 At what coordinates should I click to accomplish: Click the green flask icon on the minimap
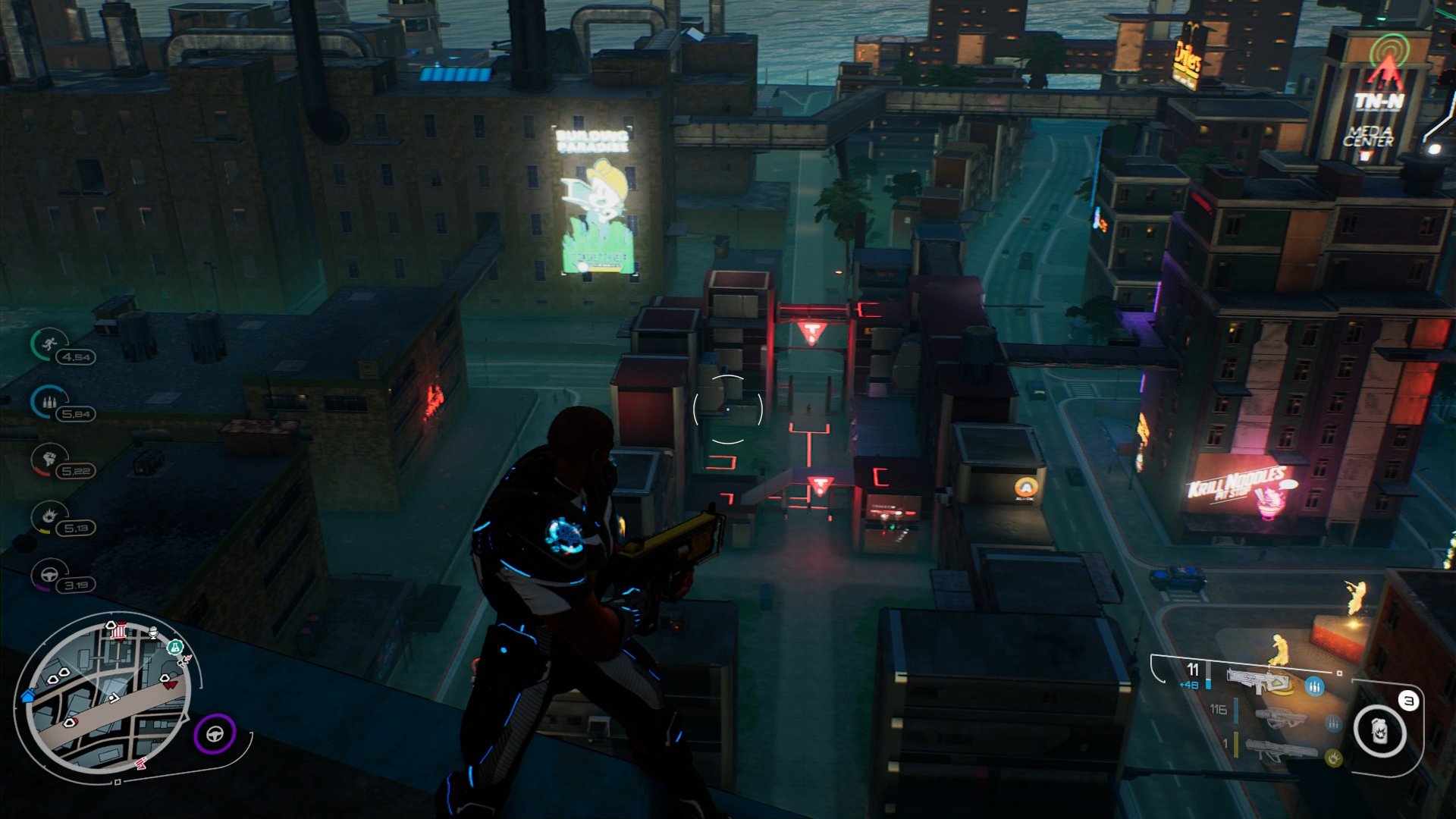[176, 648]
